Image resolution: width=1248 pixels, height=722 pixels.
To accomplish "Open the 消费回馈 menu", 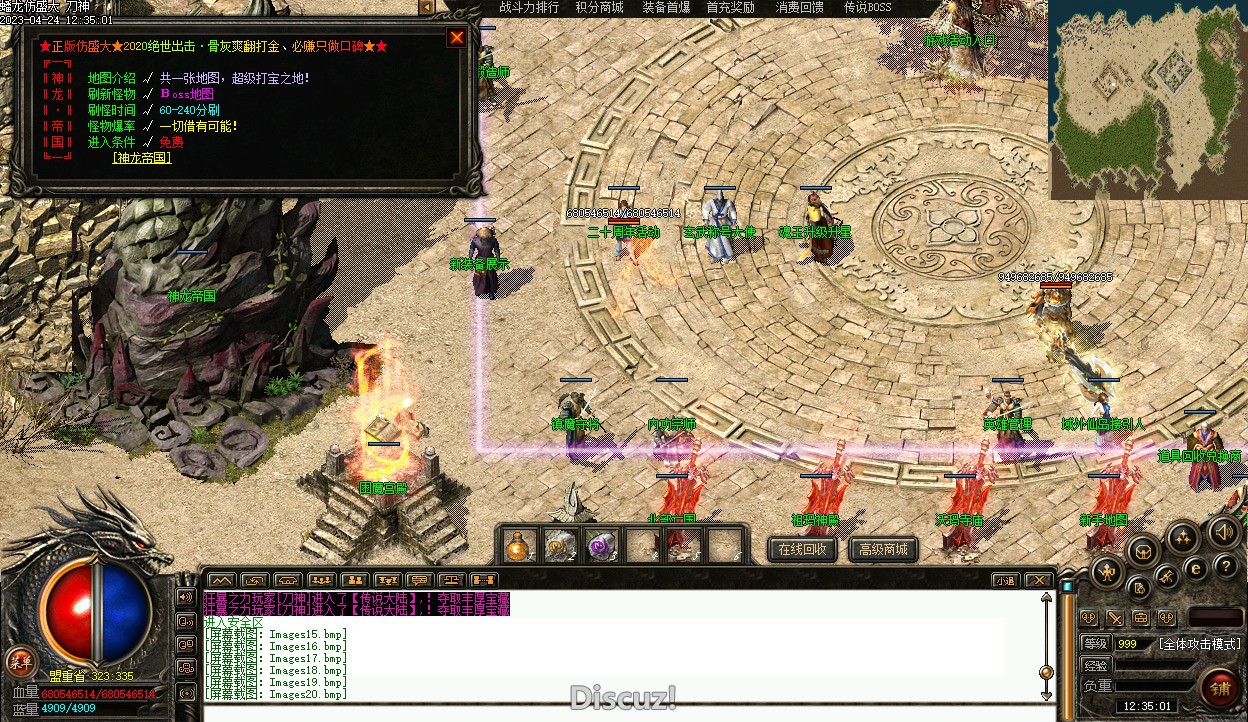I will pyautogui.click(x=800, y=7).
